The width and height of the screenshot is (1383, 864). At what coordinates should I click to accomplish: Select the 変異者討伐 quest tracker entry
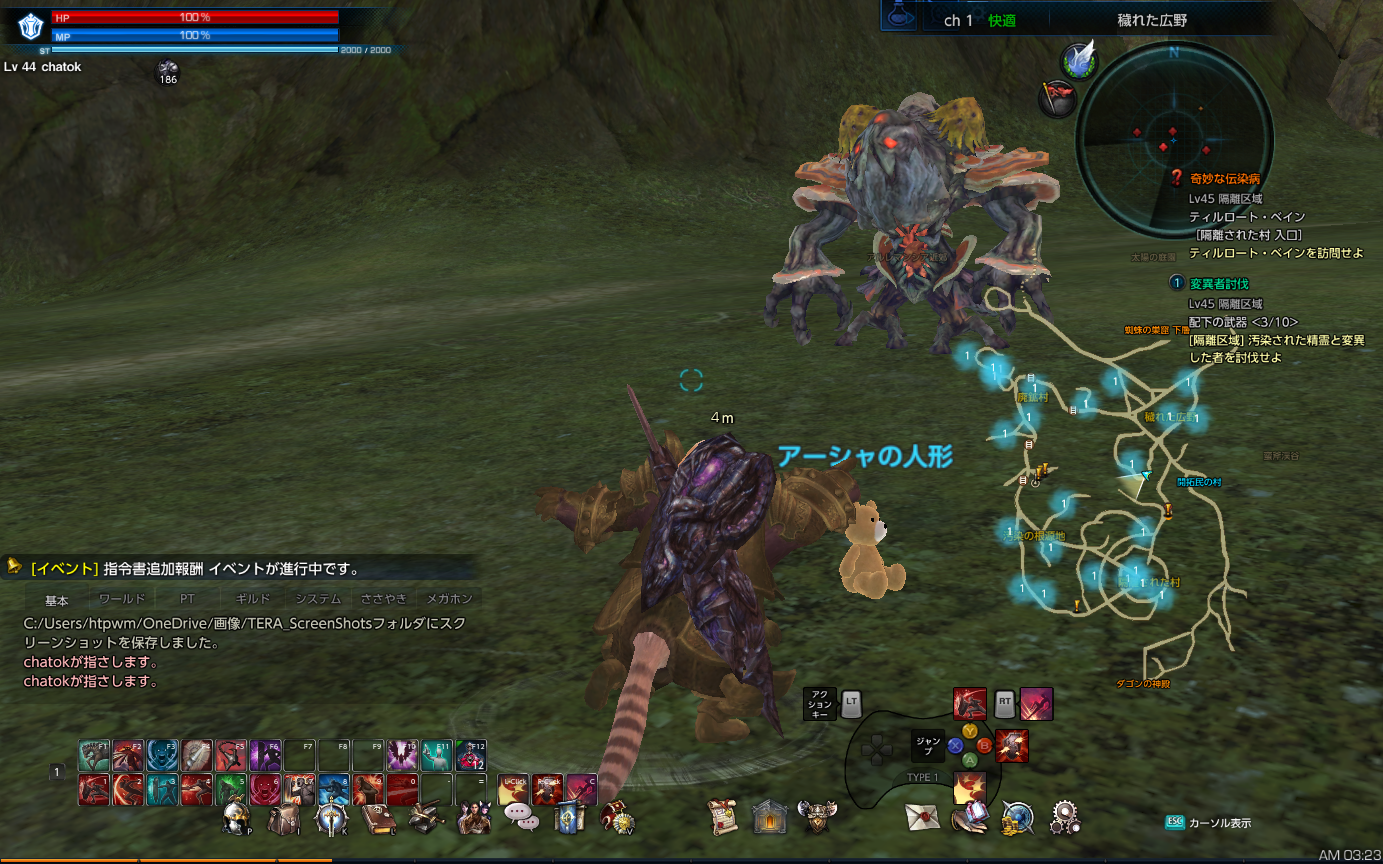tap(1218, 284)
